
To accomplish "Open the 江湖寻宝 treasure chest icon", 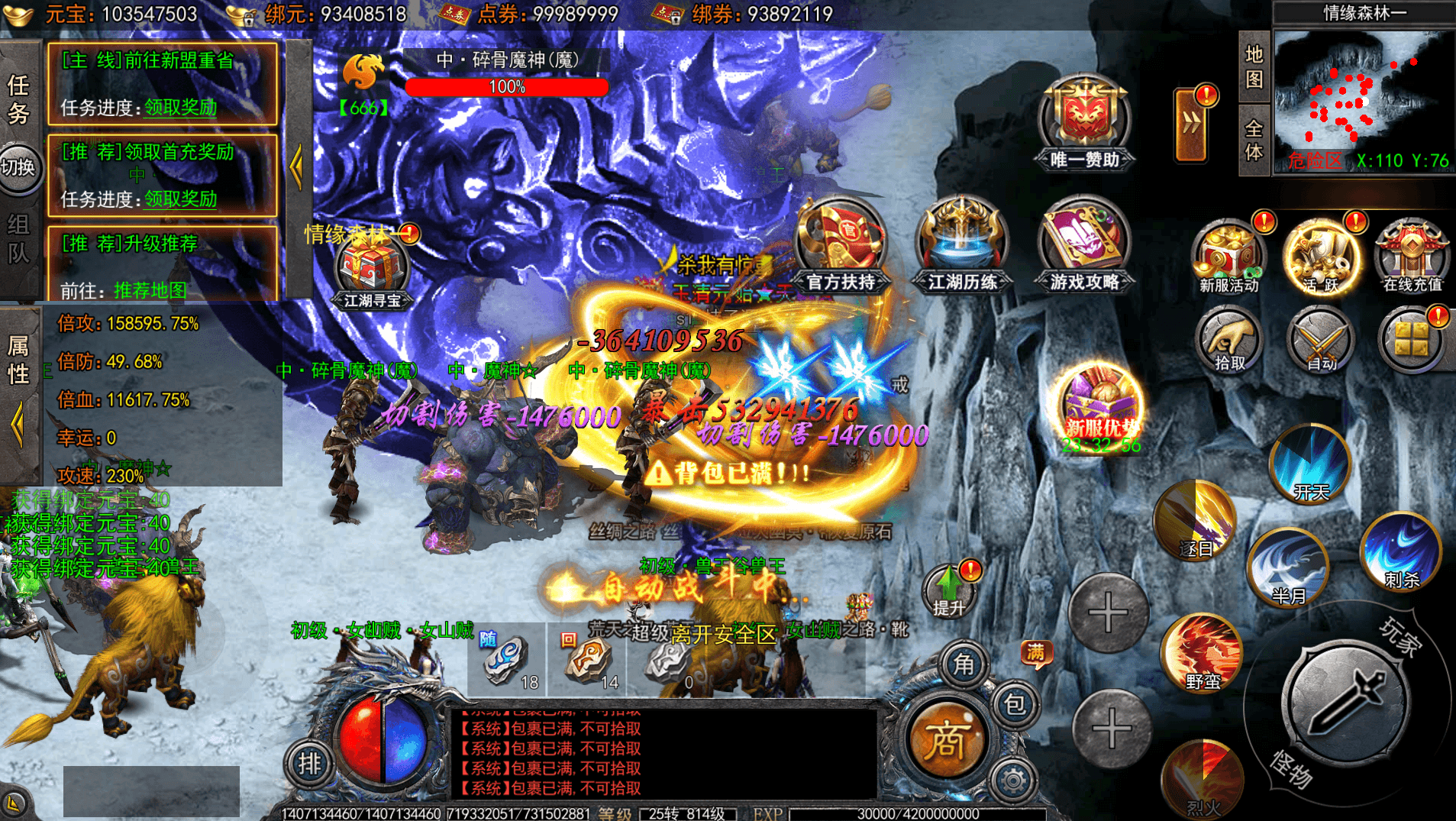I will point(372,270).
